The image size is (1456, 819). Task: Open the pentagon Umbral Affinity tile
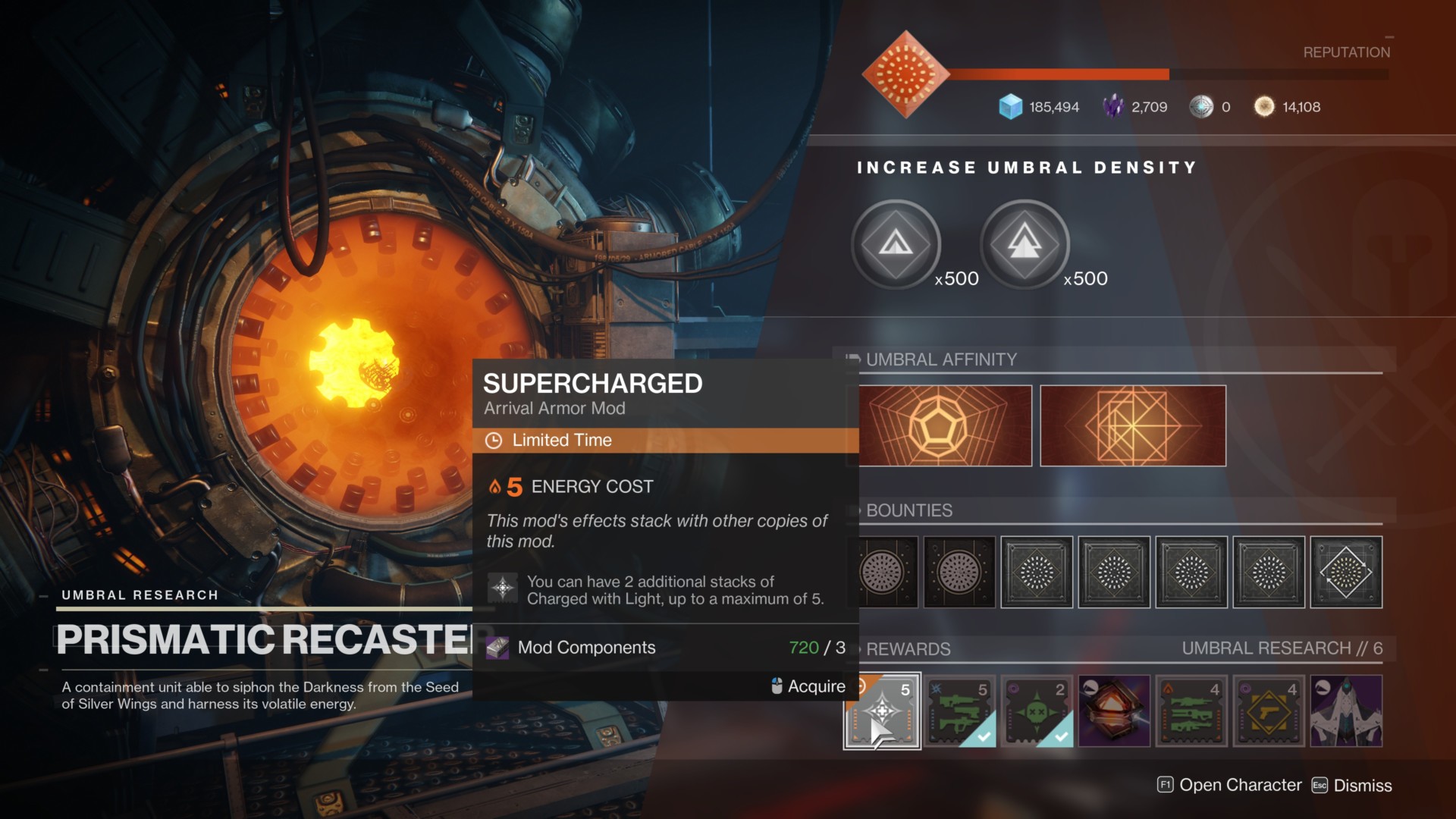point(945,425)
